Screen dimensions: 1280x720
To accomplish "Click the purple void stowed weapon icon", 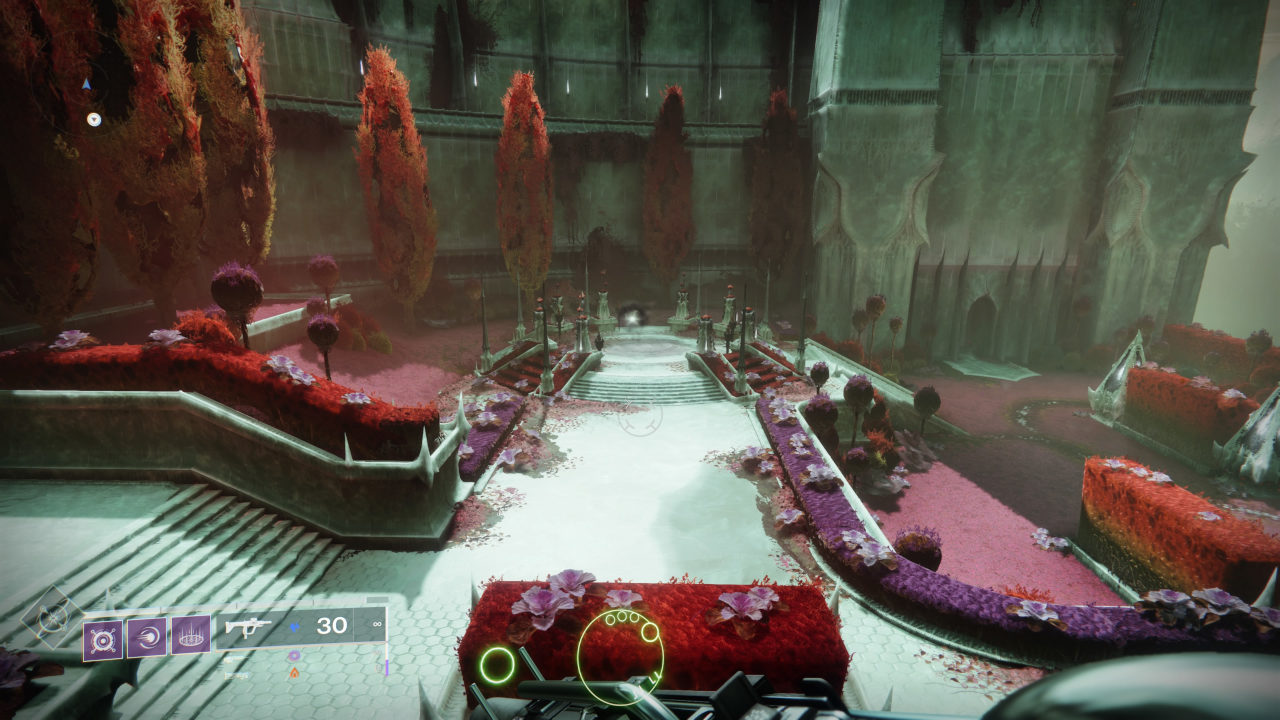I will coord(293,656).
